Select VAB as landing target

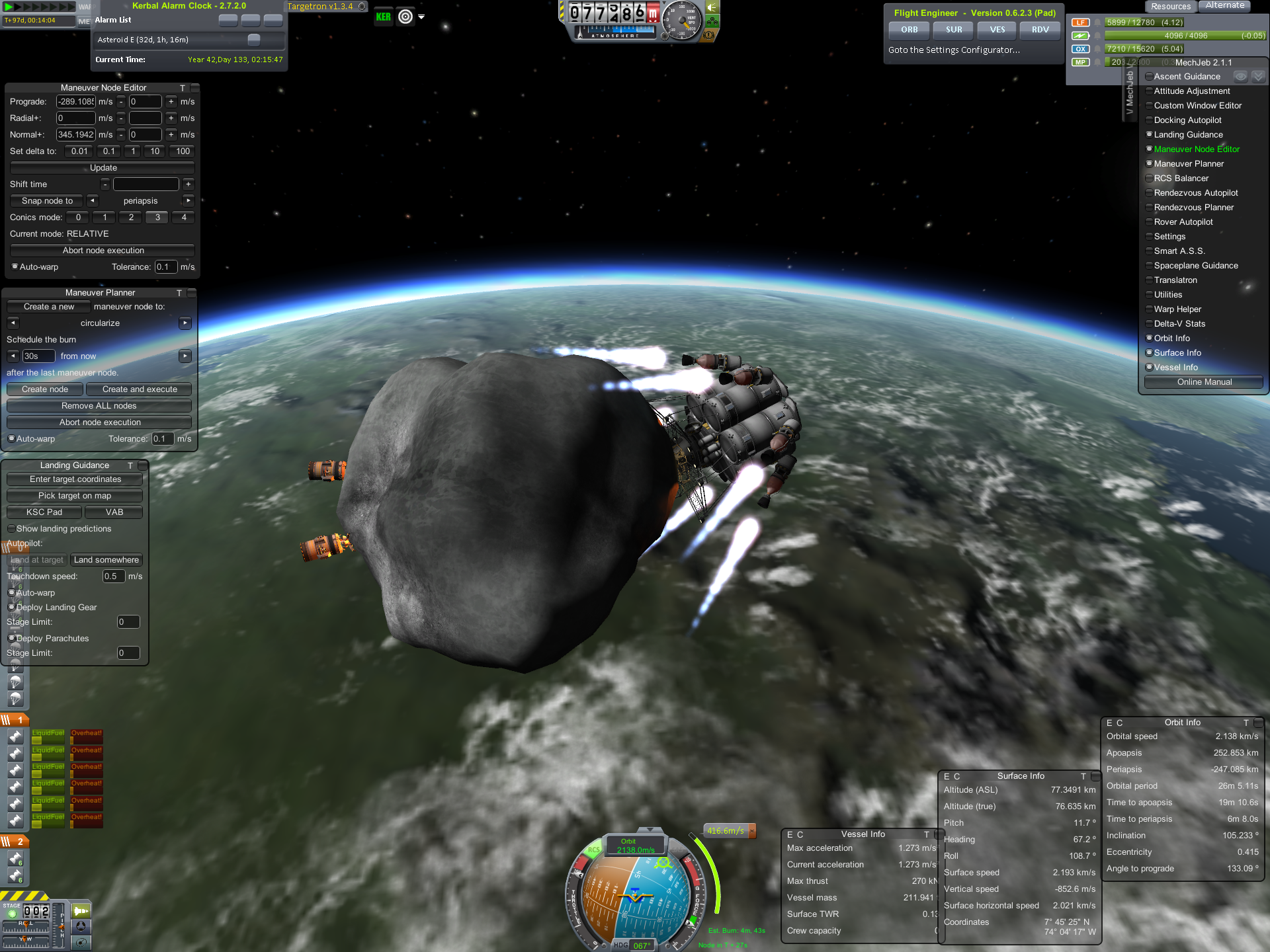[114, 512]
